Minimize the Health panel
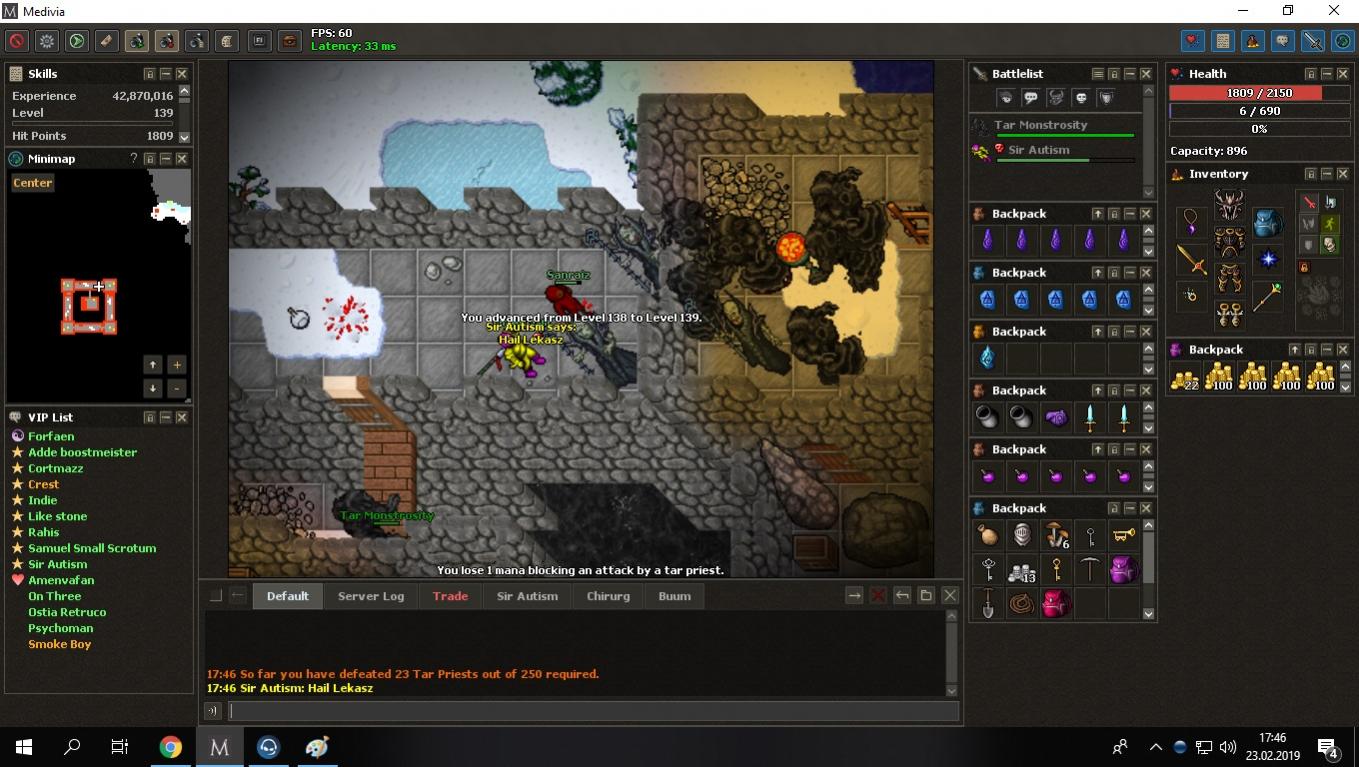The height and width of the screenshot is (767, 1359). click(1327, 74)
